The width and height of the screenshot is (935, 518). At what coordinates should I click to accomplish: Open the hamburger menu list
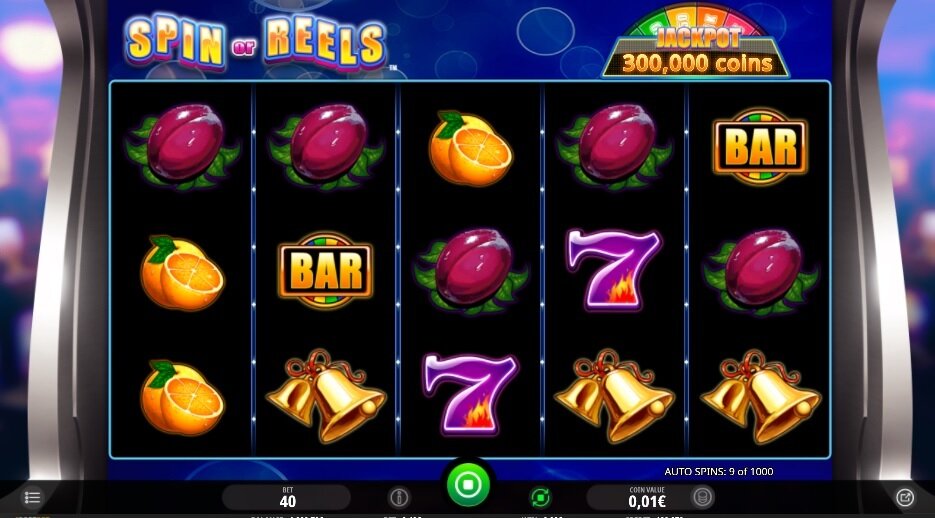point(33,497)
